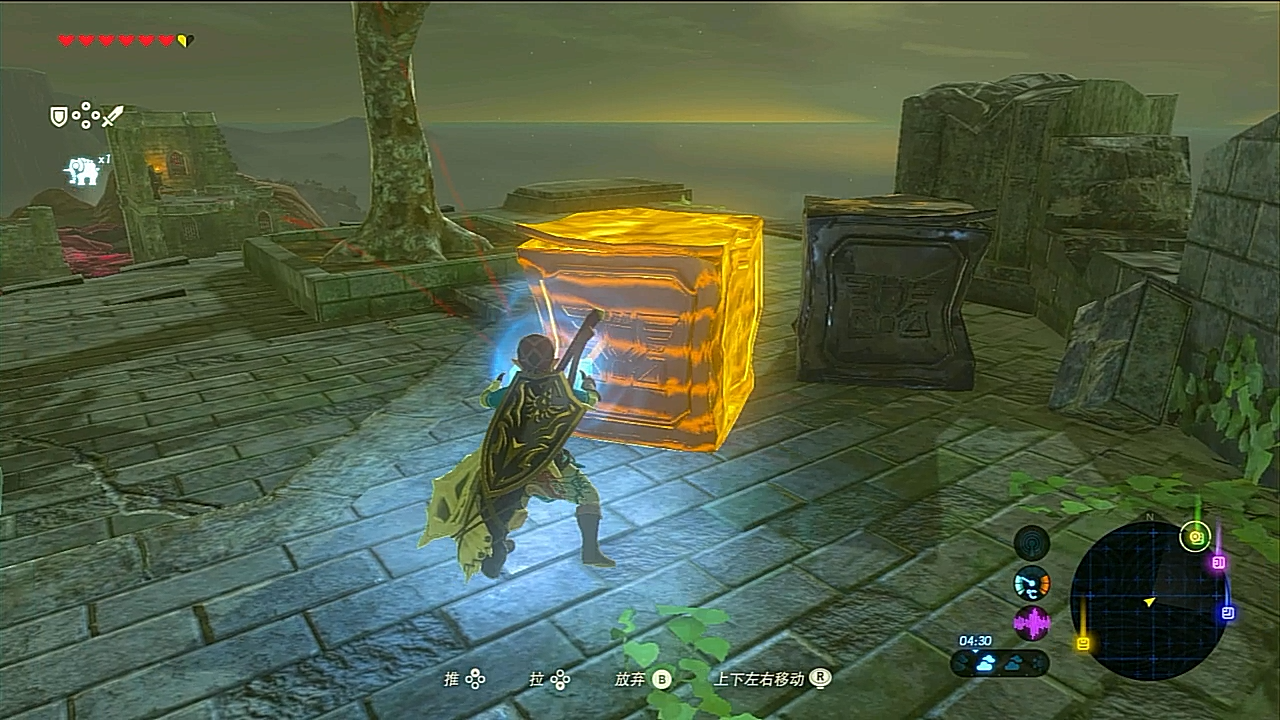Select the sword icon in the quick-equip HUD
Screen dimensions: 1280x720
click(112, 116)
